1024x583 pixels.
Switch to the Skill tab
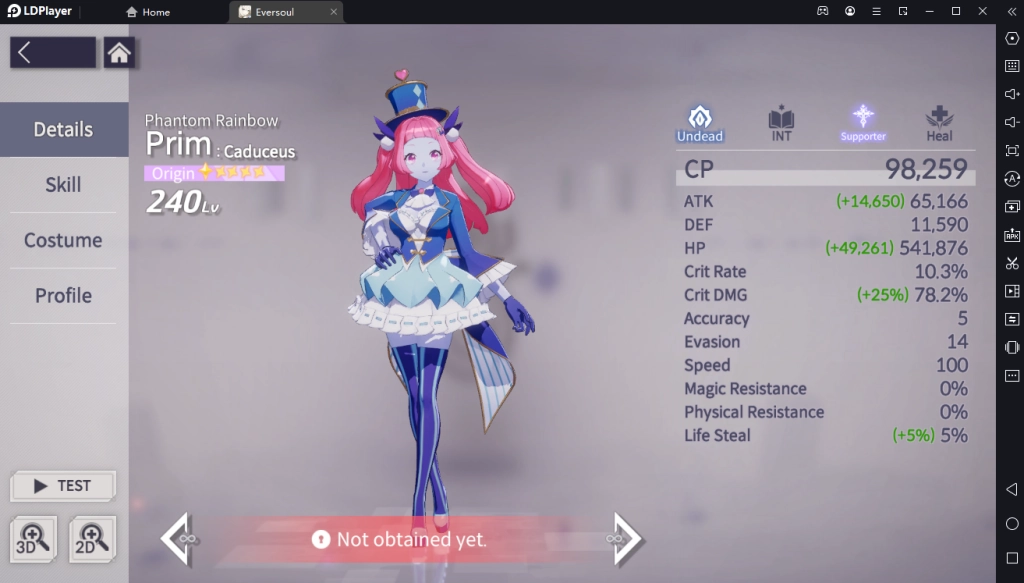pyautogui.click(x=64, y=185)
